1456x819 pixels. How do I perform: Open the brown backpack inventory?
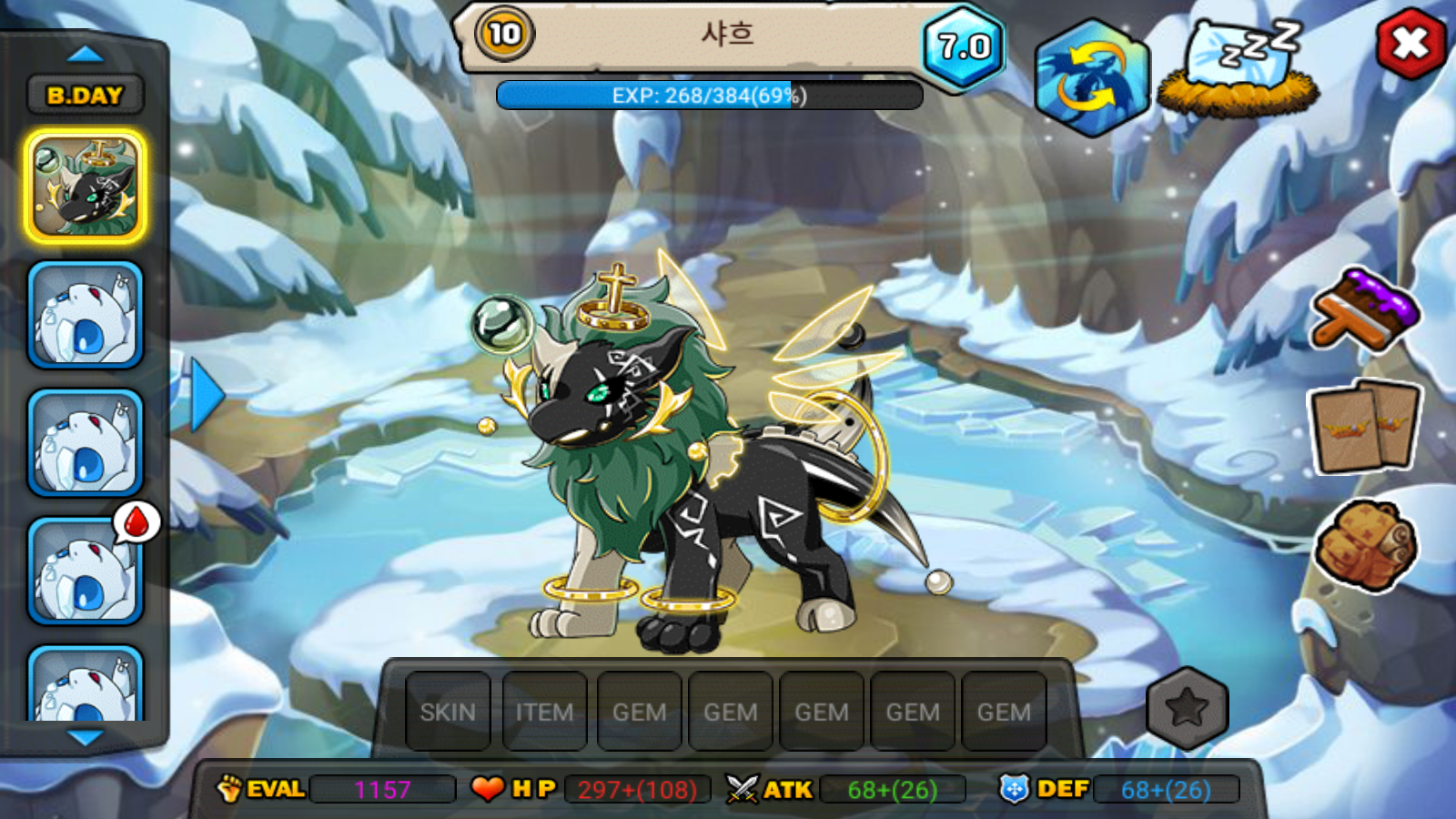point(1365,544)
